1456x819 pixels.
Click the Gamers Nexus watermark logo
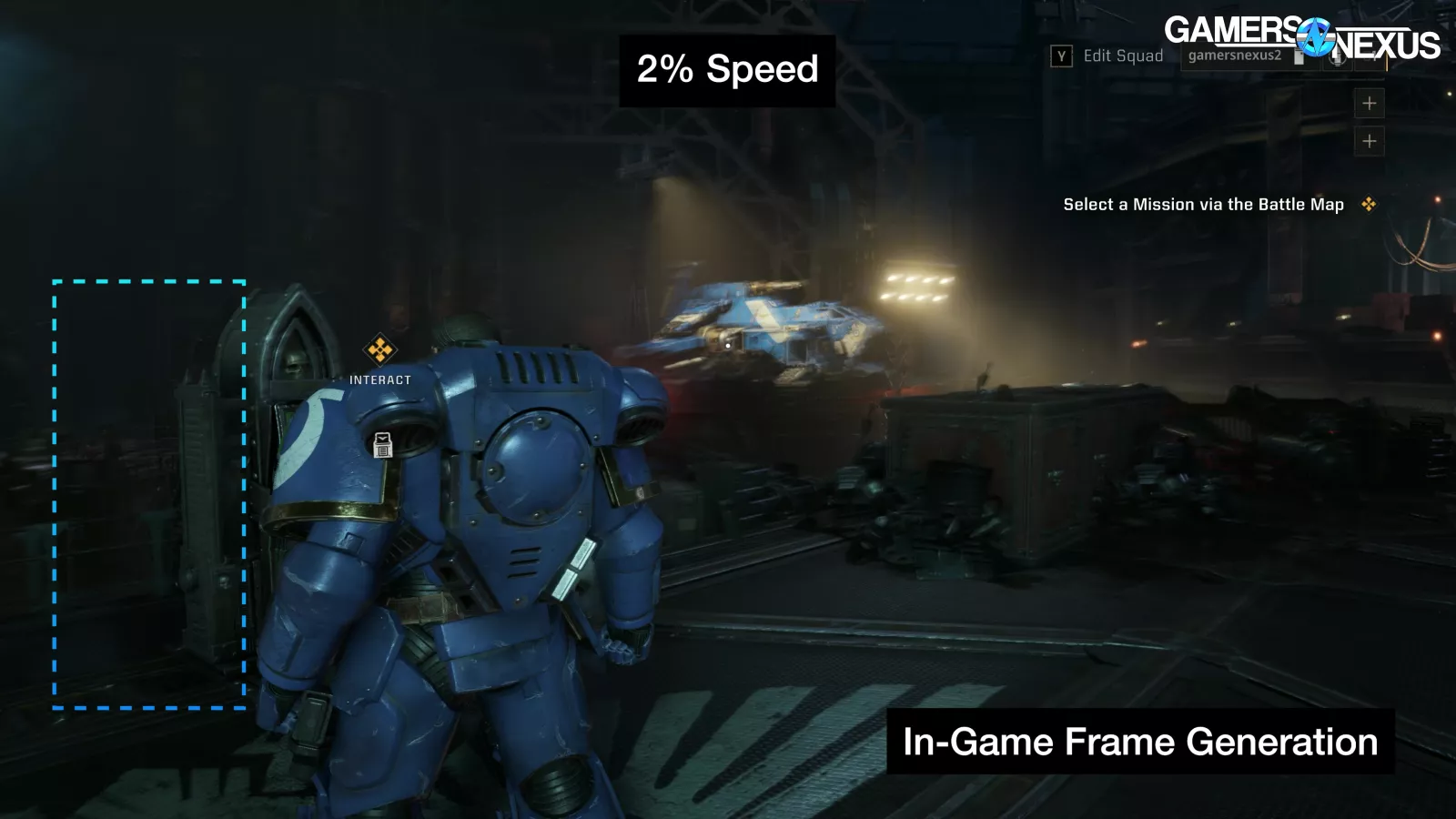tap(1301, 38)
